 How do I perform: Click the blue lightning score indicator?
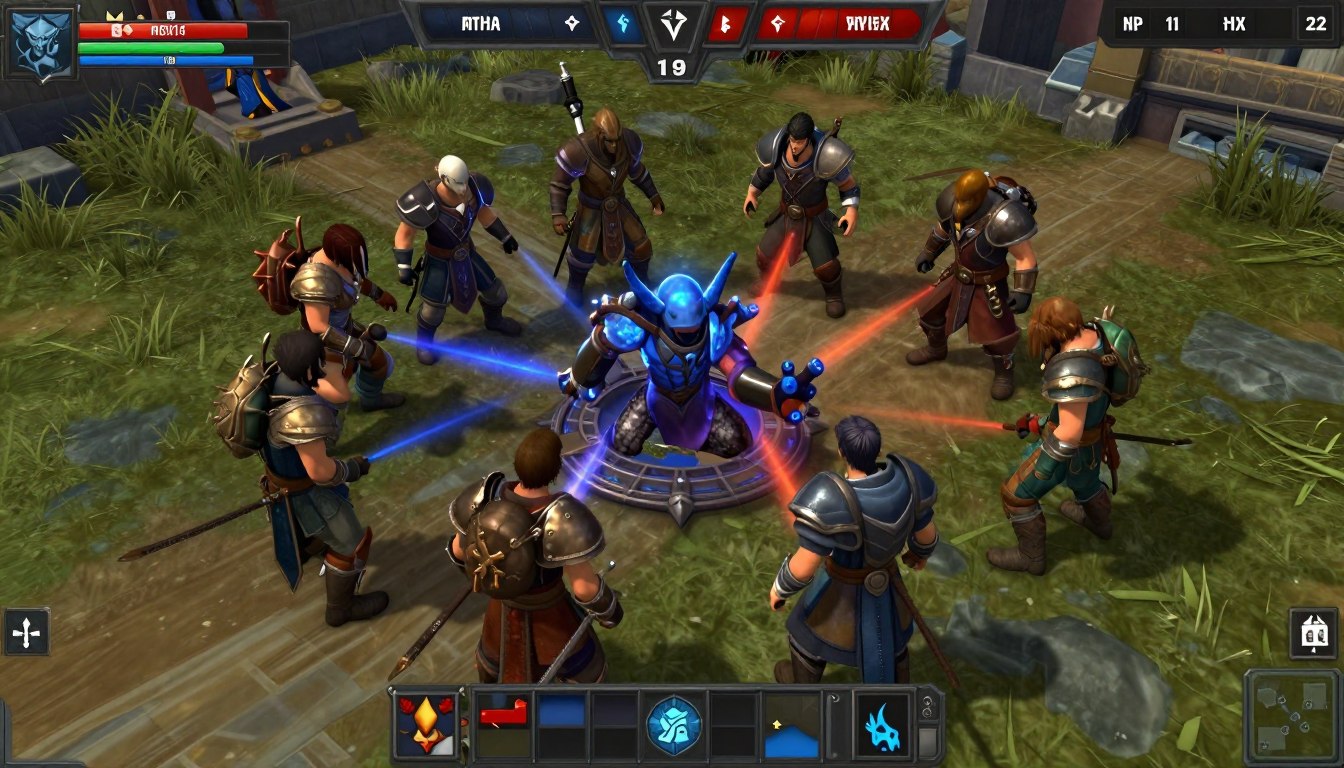click(x=622, y=23)
